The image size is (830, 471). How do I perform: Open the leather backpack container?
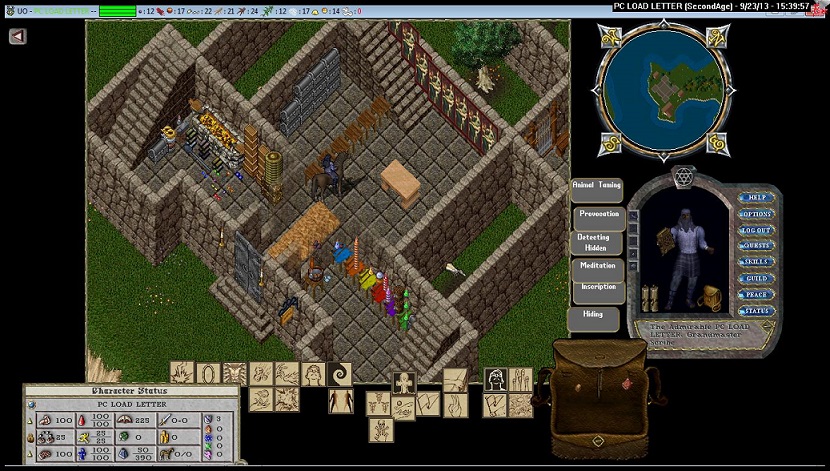pos(596,398)
